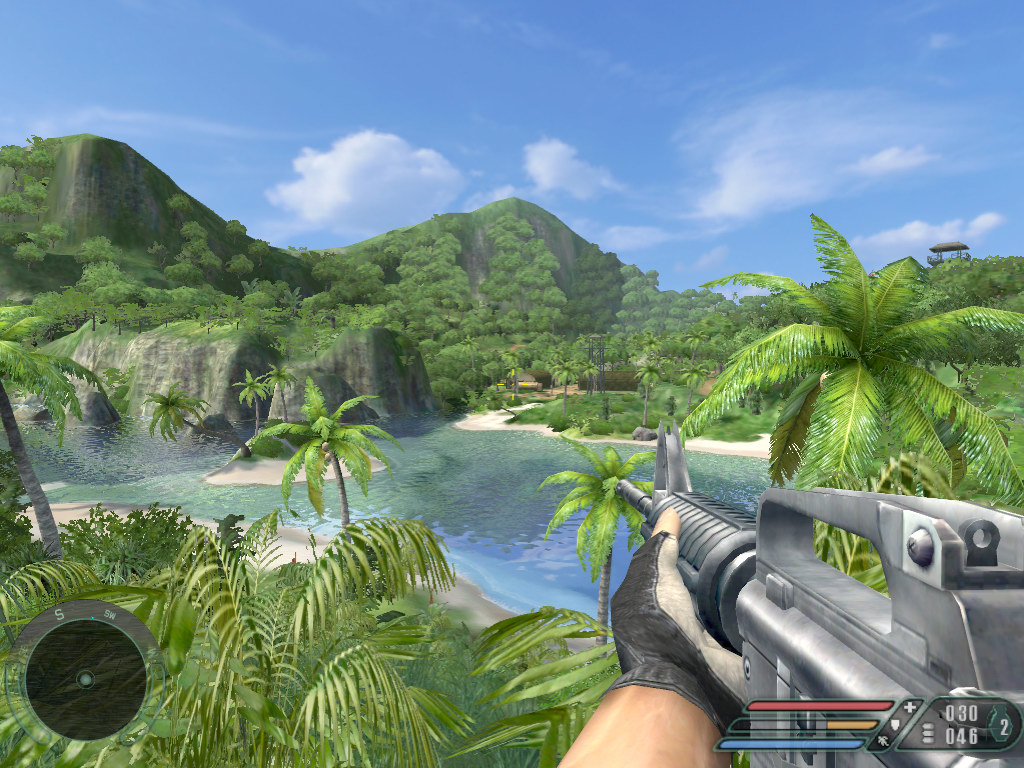1024x768 pixels.
Task: Click the armor shield icon
Action: (x=895, y=724)
